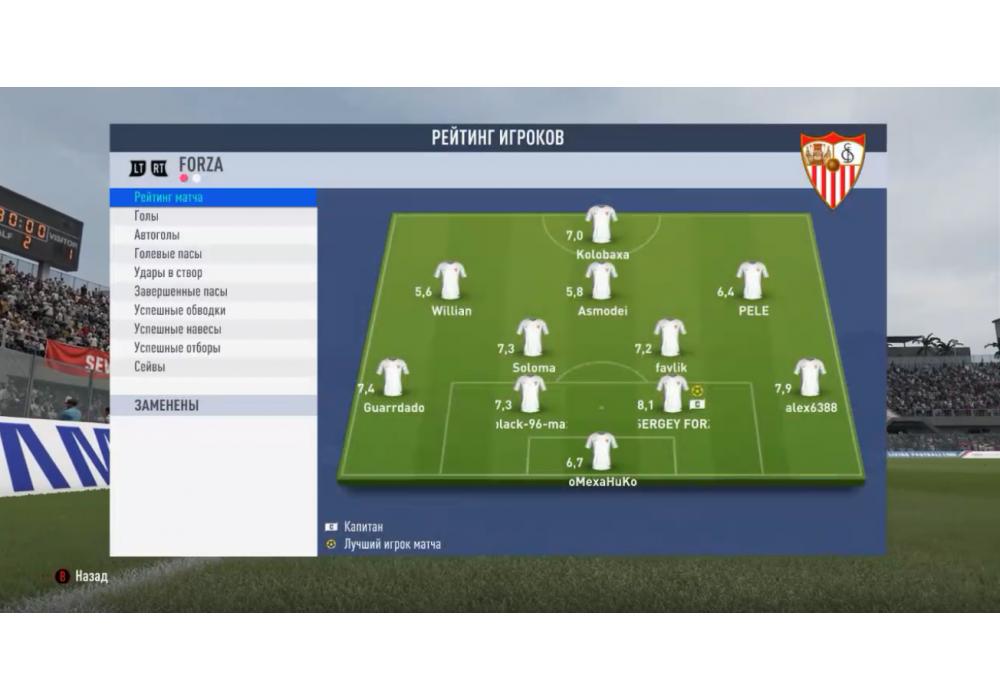This screenshot has width=1000, height=700.
Task: Select midfielder Soloma's shirt
Action: [533, 338]
